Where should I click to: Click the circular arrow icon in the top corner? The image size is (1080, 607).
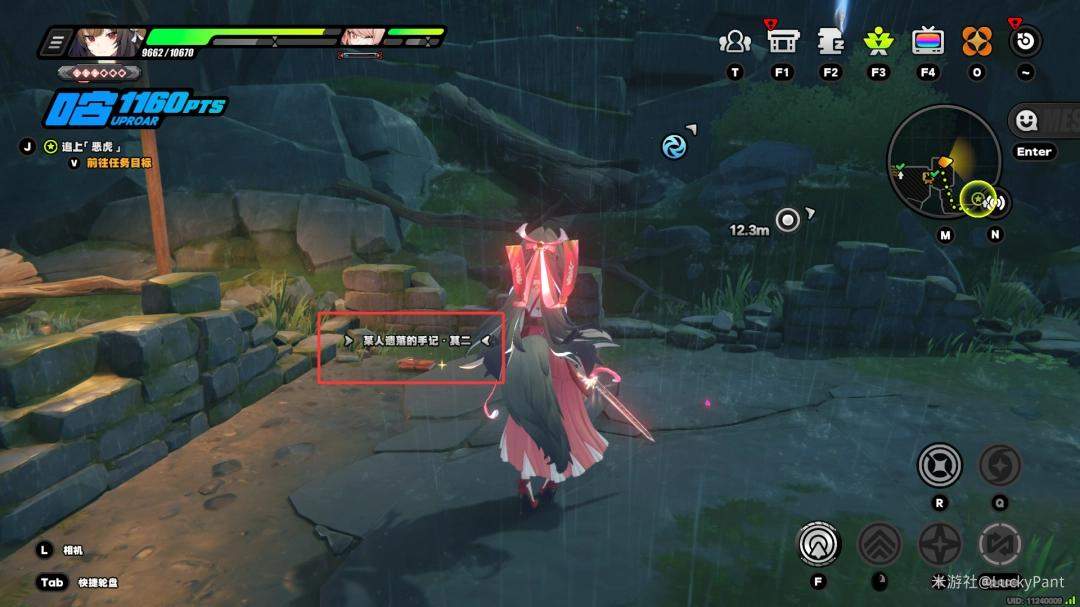tap(1025, 42)
